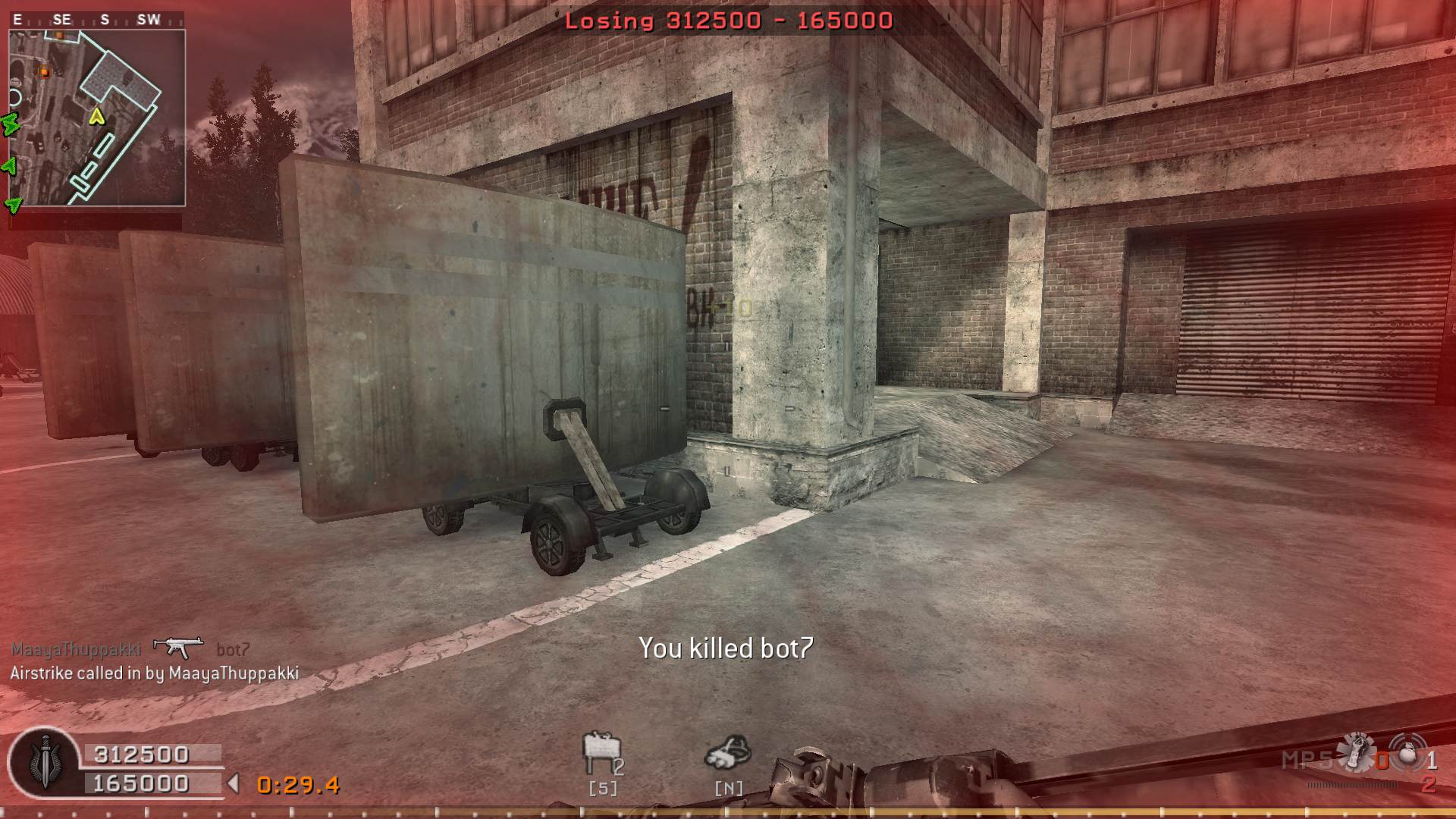1456x819 pixels.
Task: Toggle the night vision goggles icon
Action: [728, 752]
